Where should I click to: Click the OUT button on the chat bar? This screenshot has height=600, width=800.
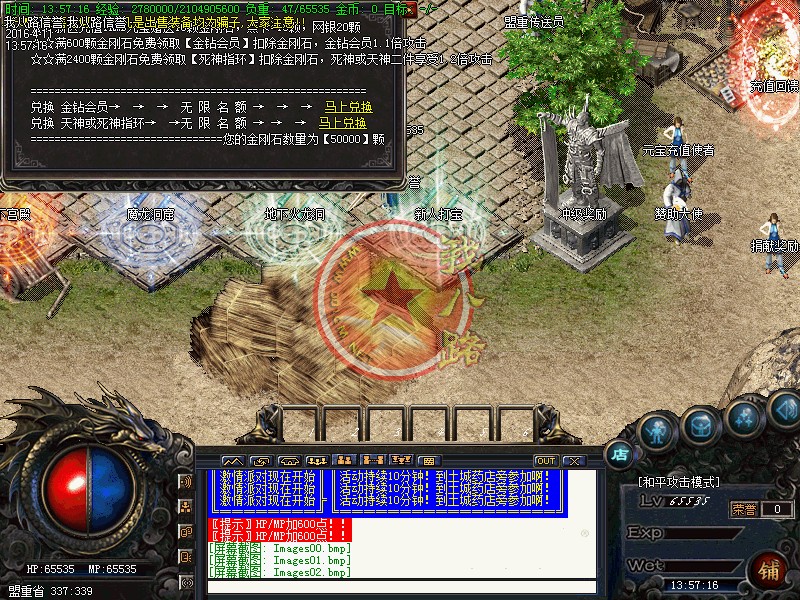(545, 460)
